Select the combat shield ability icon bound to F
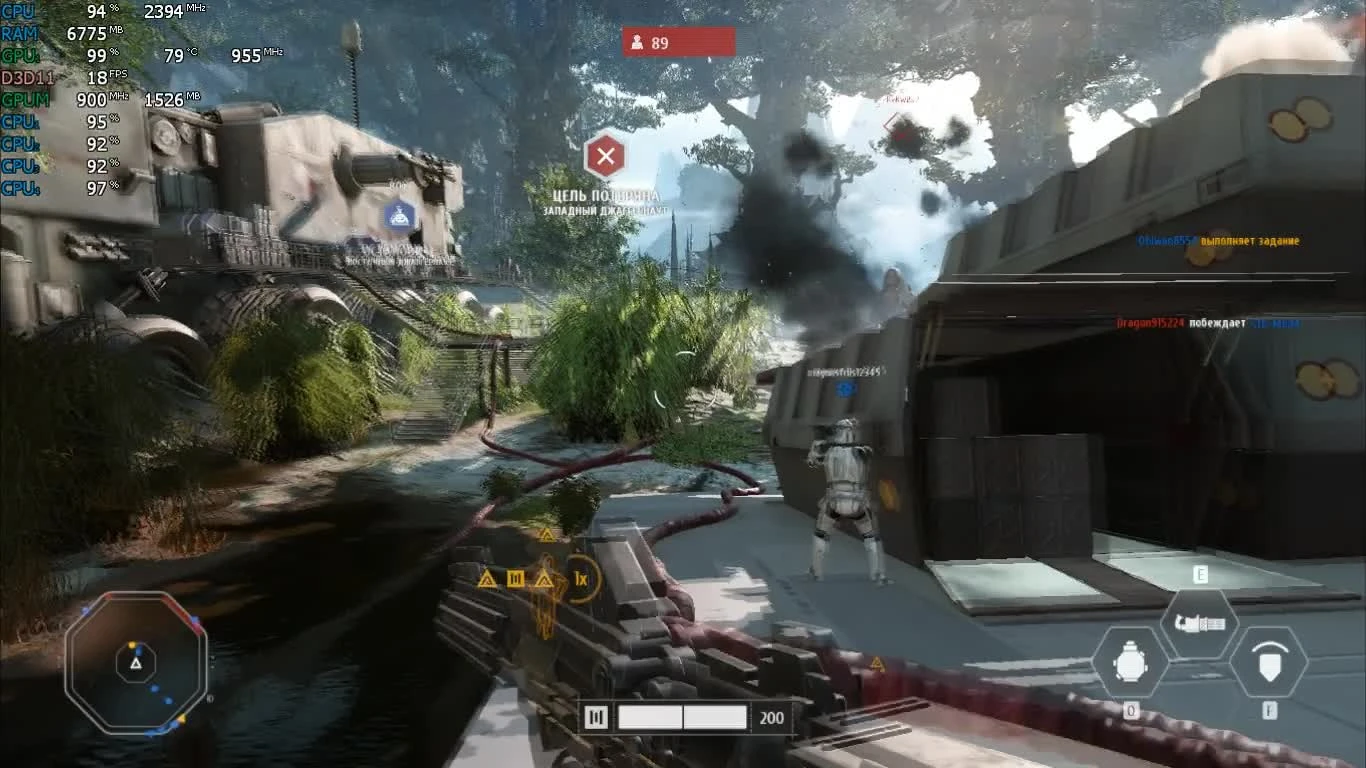This screenshot has width=1366, height=768. point(1272,659)
